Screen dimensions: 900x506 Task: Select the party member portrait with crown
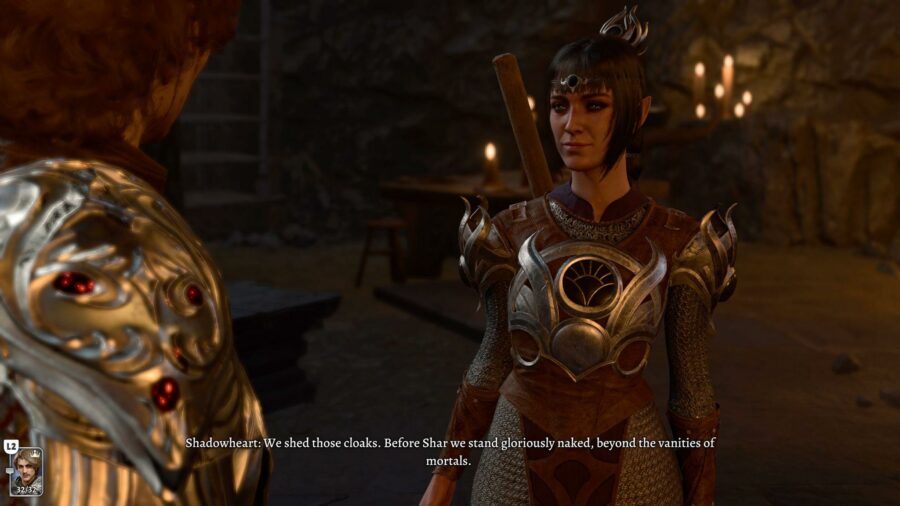[26, 471]
